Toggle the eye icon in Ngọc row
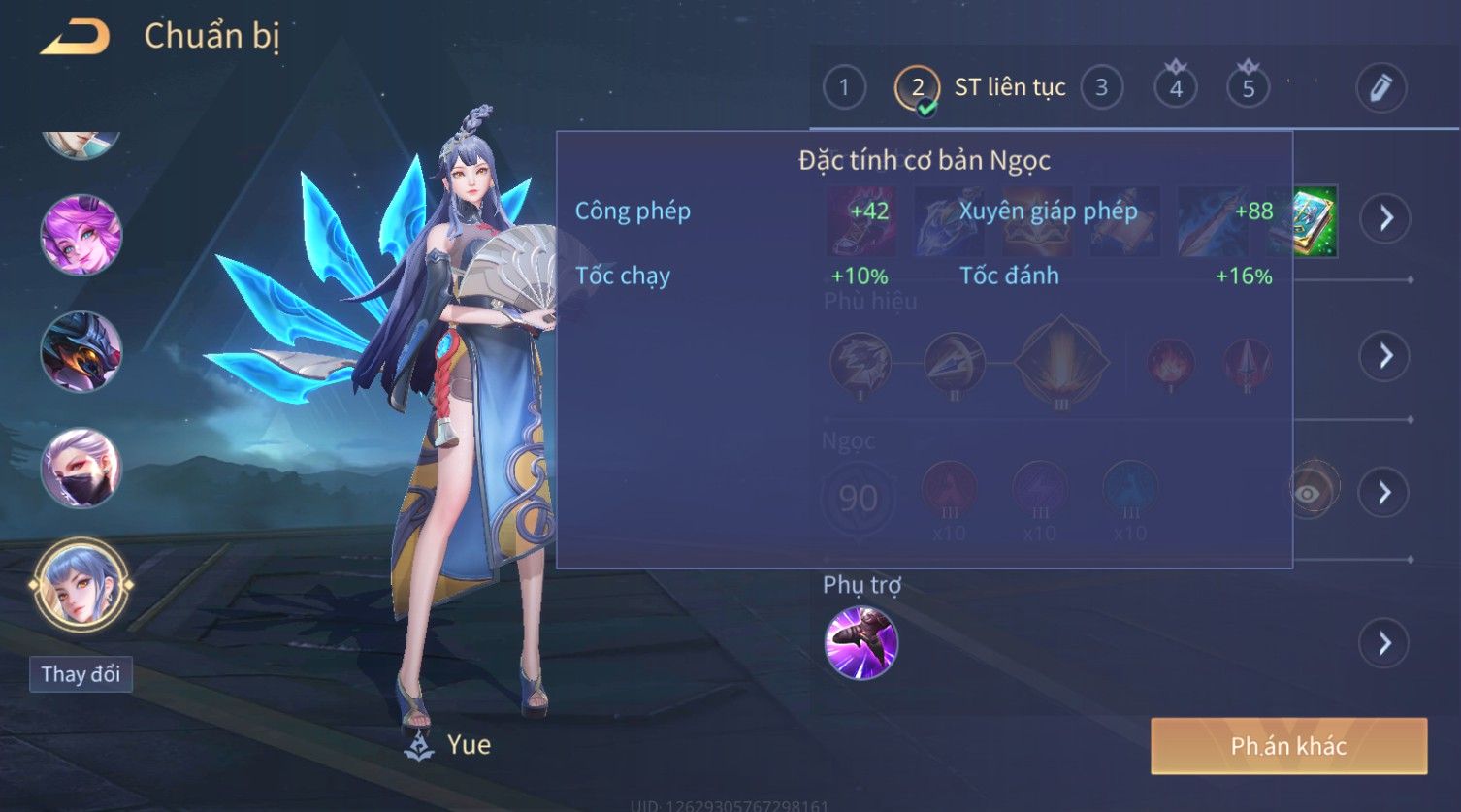The width and height of the screenshot is (1461, 812). pos(1309,493)
